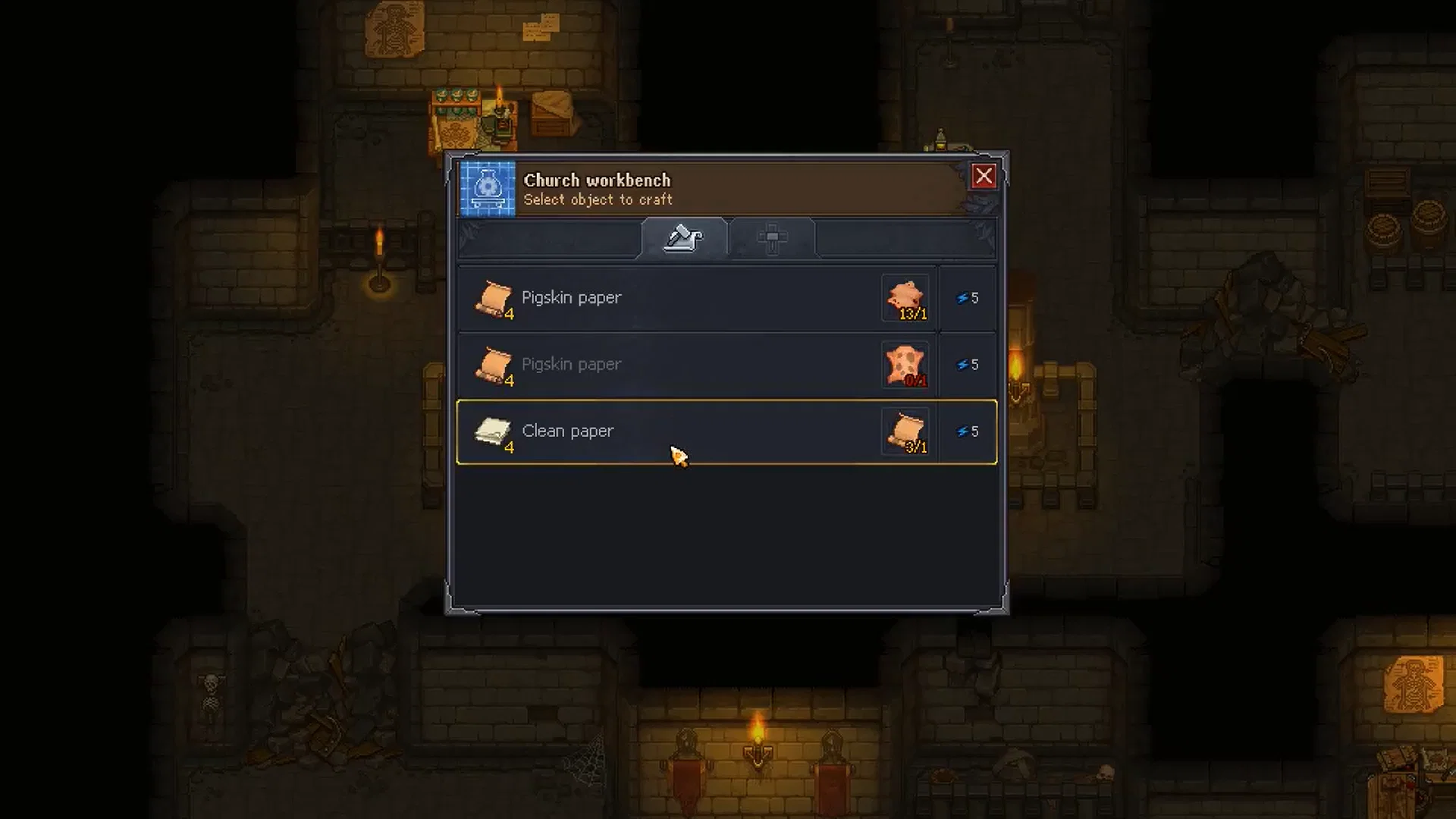This screenshot has height=819, width=1456.
Task: Close the Church workbench window
Action: click(x=984, y=177)
